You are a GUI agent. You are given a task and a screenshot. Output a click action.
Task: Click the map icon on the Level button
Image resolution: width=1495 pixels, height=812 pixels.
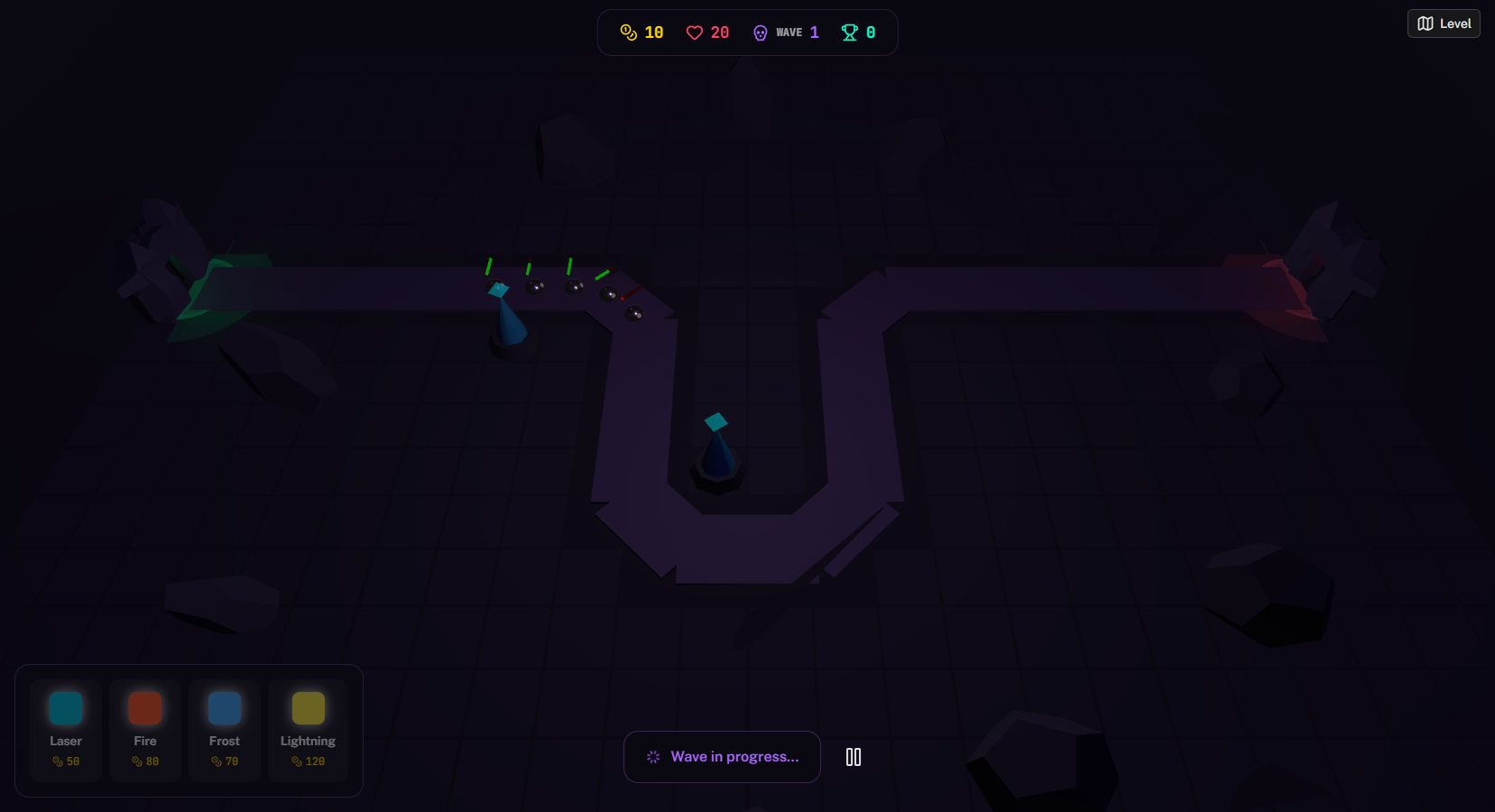pos(1426,23)
